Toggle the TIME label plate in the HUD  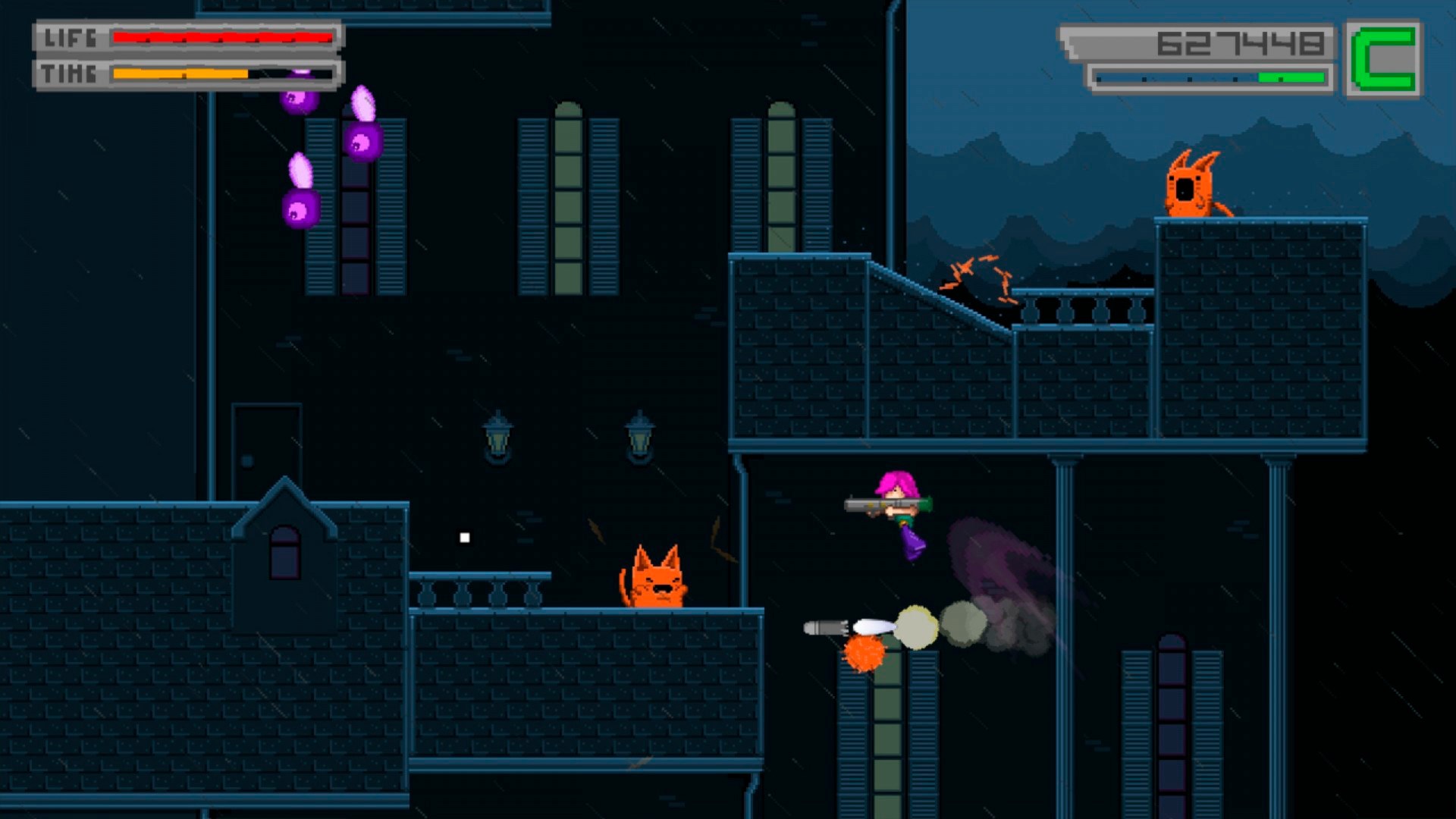coord(67,74)
